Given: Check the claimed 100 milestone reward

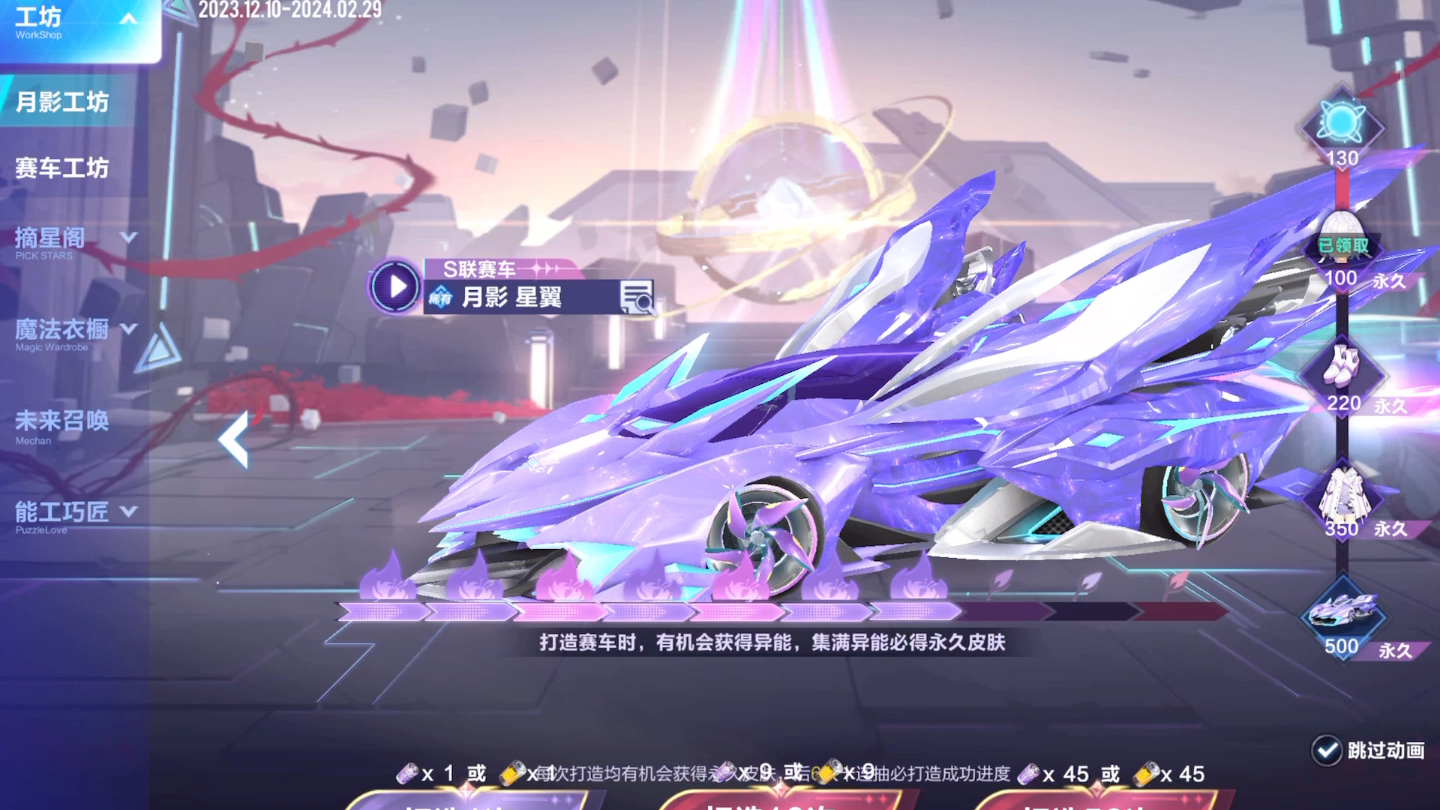Looking at the screenshot, I should coord(1341,240).
